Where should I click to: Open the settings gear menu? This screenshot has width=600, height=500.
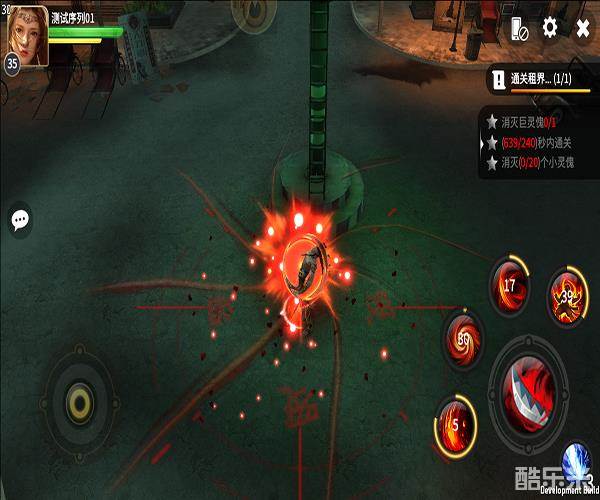pos(550,28)
